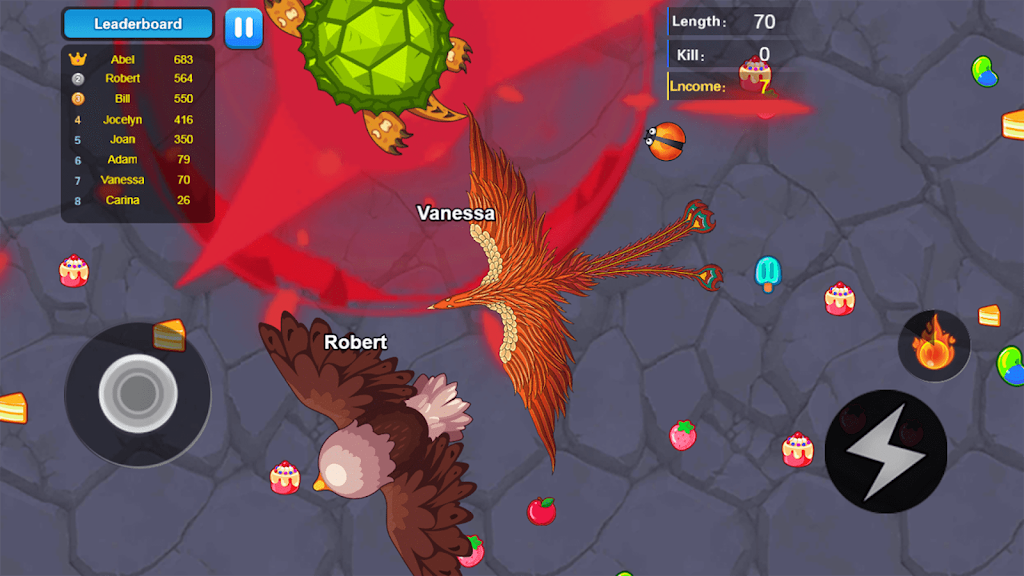Select Robert's leaderboard entry
1024x576 pixels.
click(x=138, y=79)
